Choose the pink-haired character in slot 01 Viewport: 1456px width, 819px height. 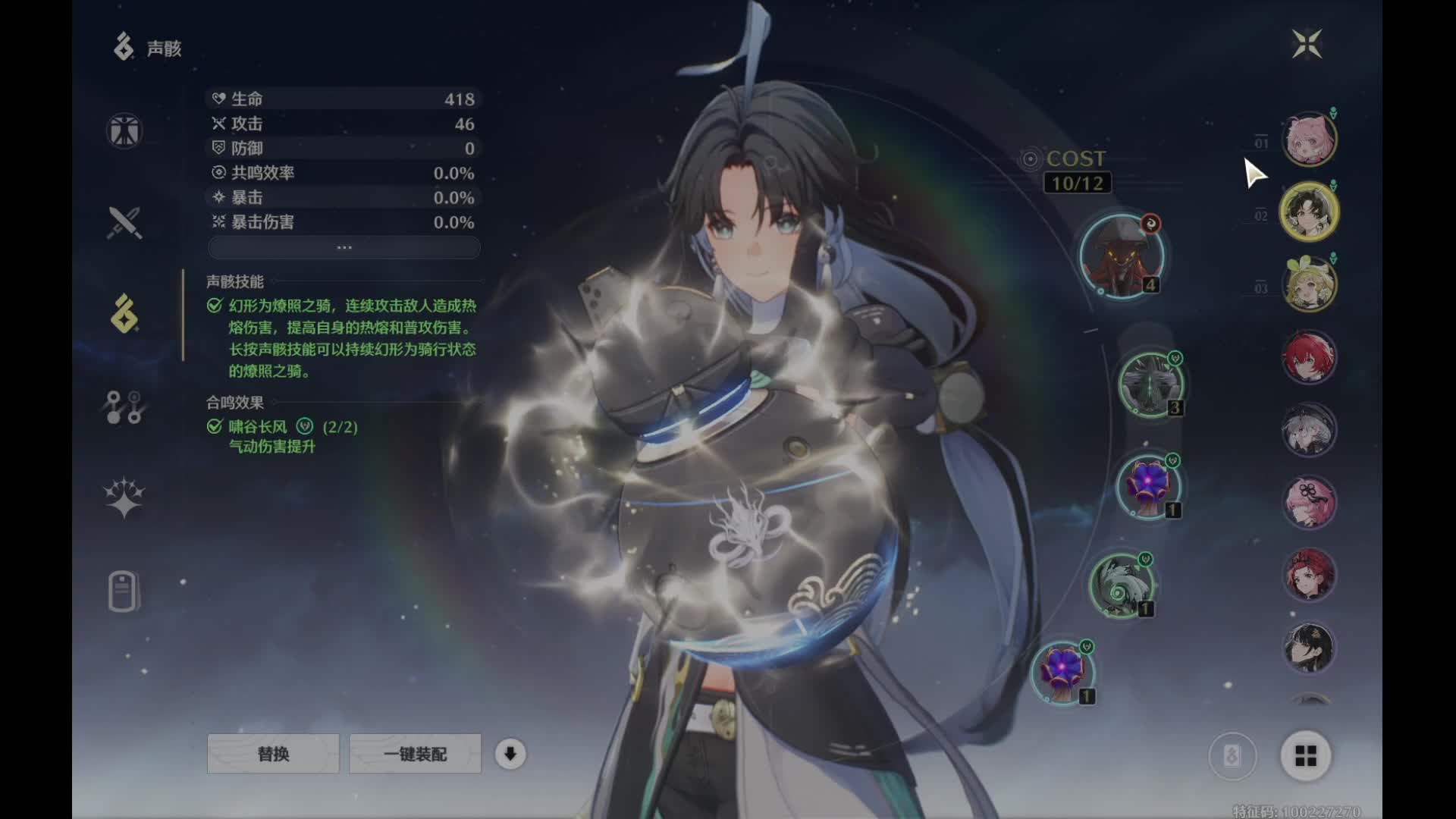pos(1309,140)
